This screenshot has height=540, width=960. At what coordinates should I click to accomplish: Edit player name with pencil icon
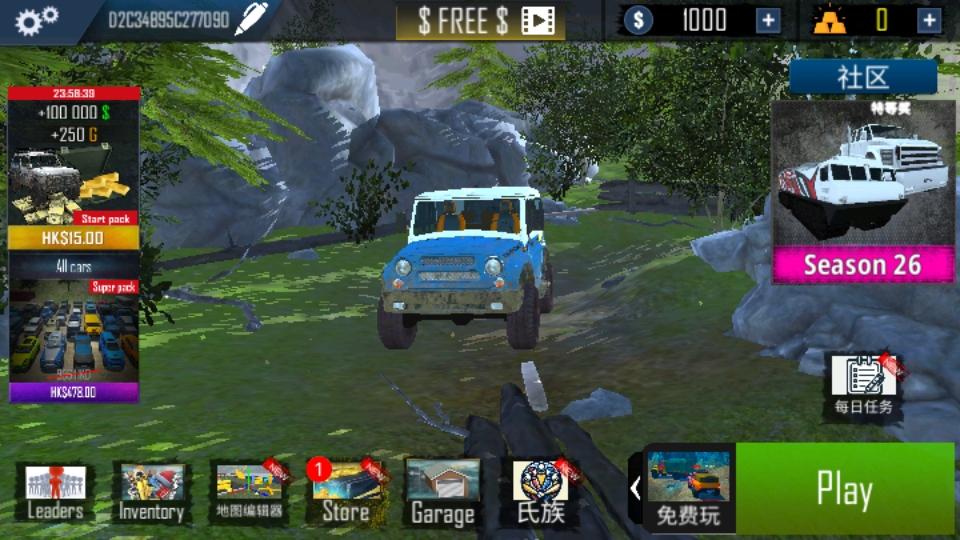[x=251, y=20]
